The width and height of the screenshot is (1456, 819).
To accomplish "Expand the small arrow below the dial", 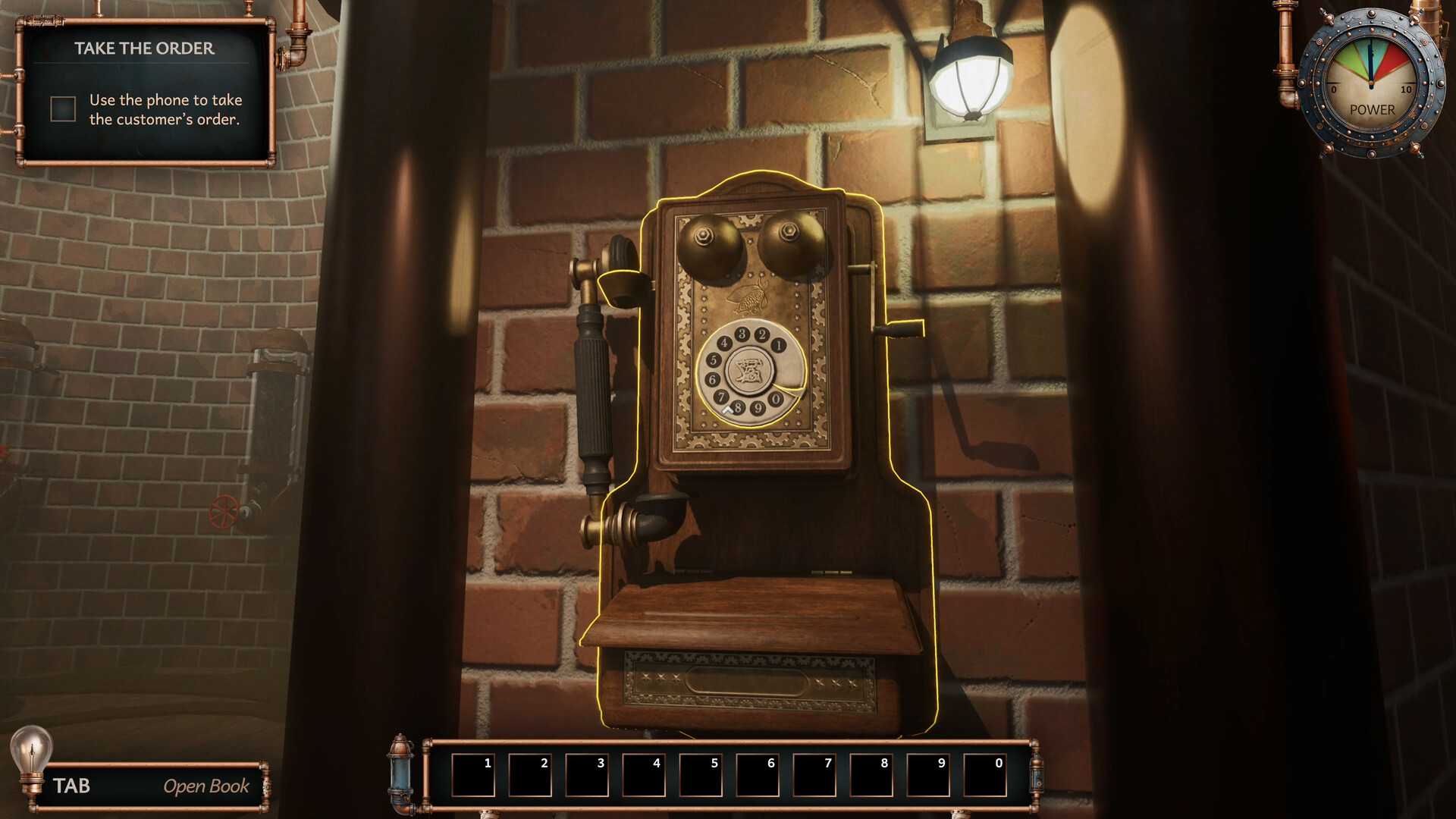I will pos(727,409).
